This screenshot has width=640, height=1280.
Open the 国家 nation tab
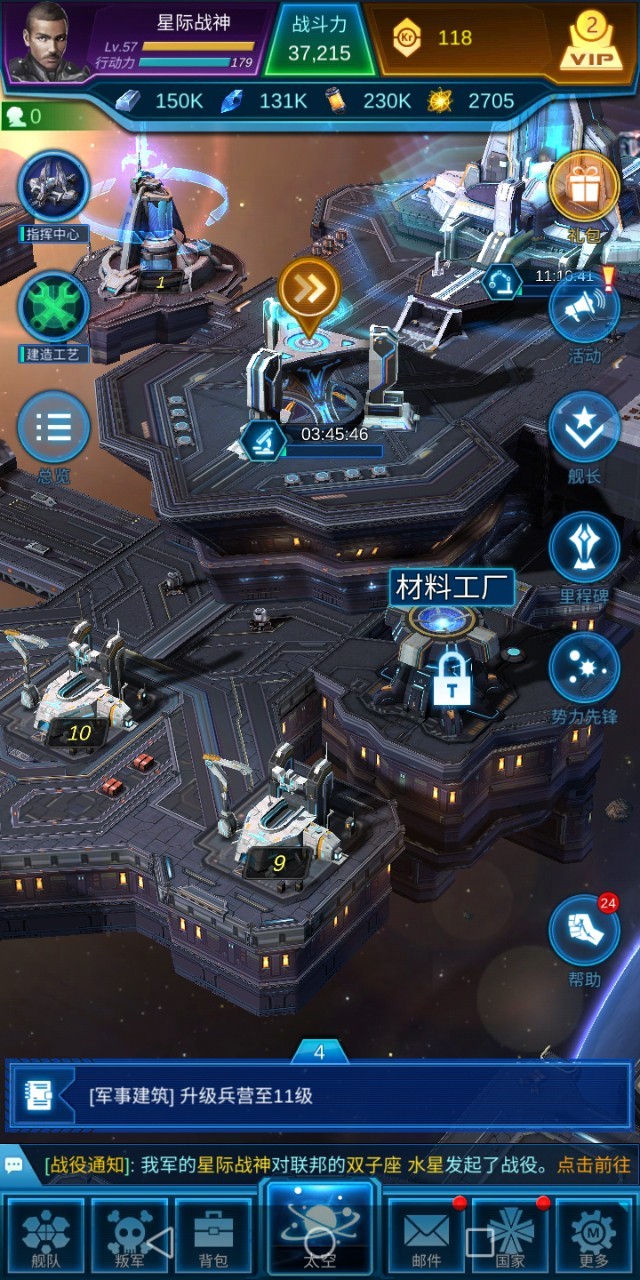(x=510, y=1236)
